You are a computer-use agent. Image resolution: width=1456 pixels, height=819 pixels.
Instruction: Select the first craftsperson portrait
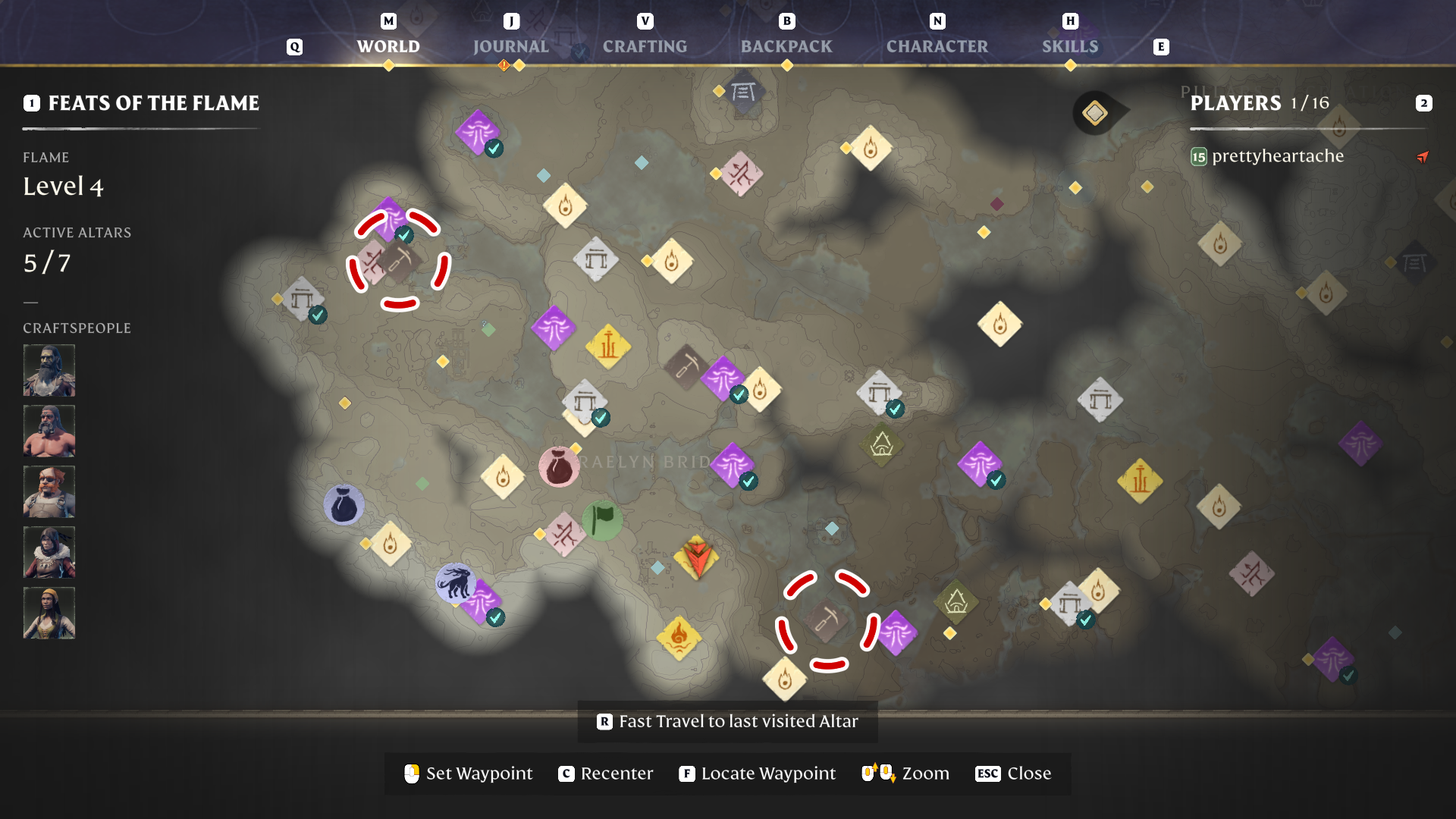[49, 370]
